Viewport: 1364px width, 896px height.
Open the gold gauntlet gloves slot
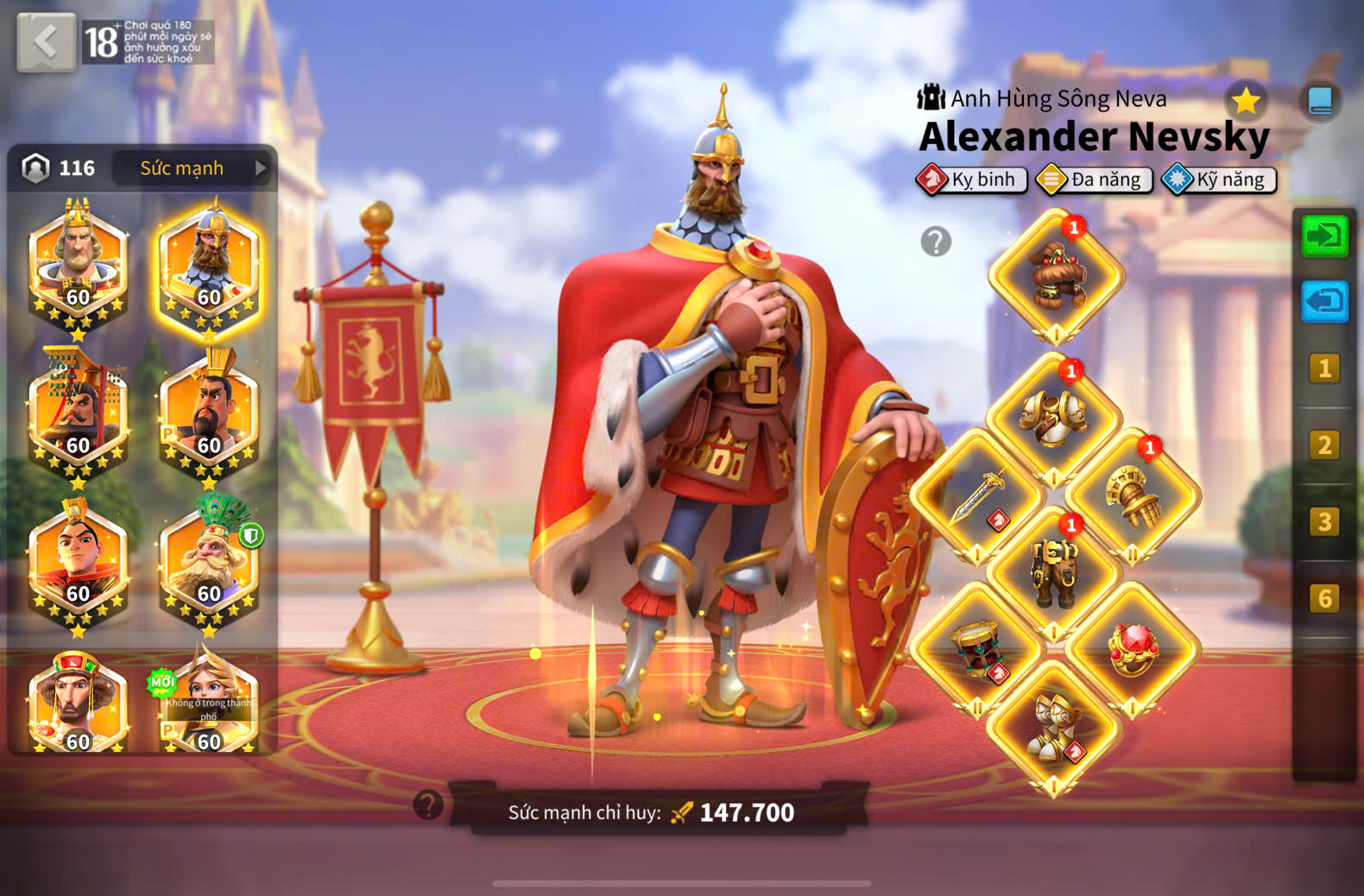(x=1133, y=496)
